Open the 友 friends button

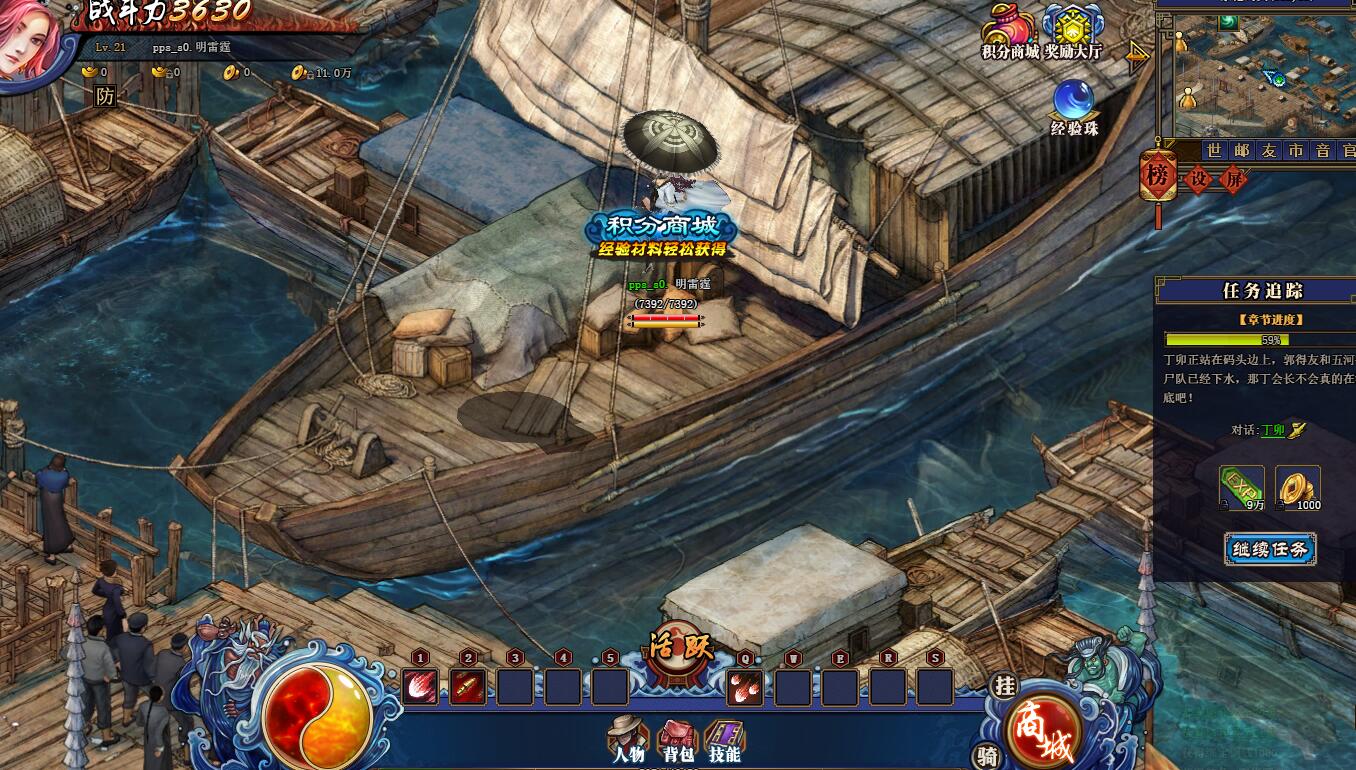(x=1268, y=150)
